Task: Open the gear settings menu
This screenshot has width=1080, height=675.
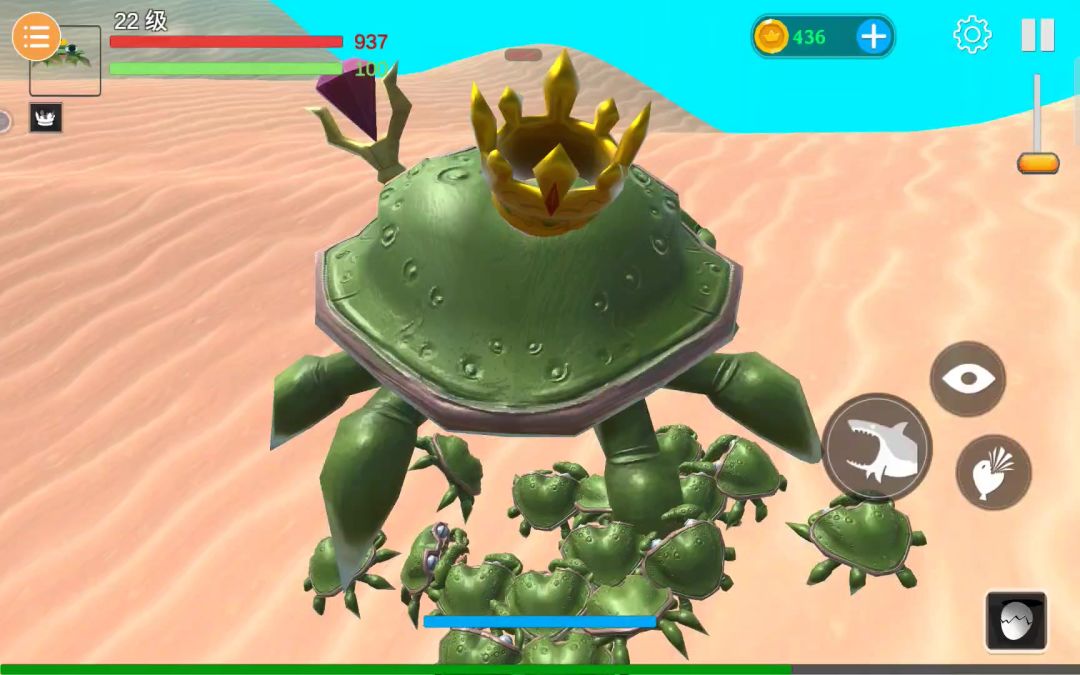Action: coord(971,35)
